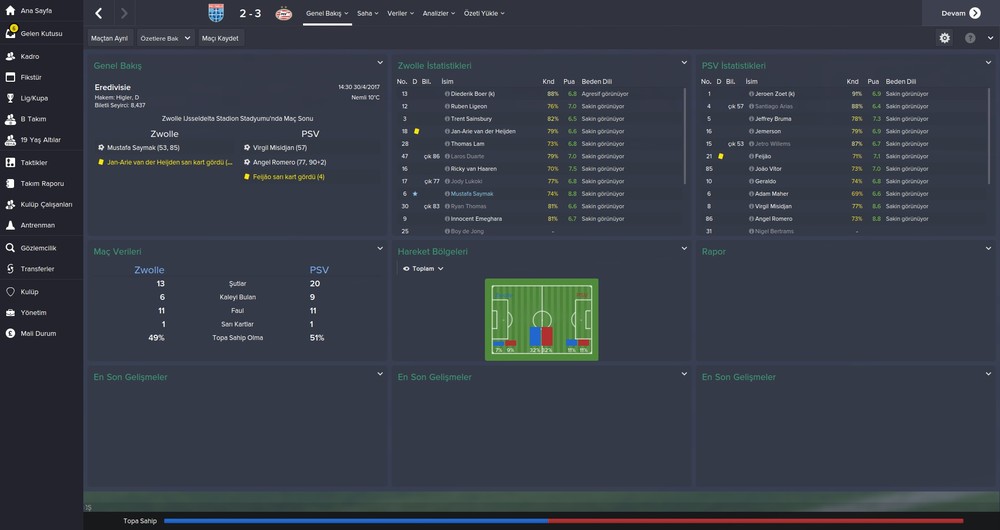The height and width of the screenshot is (530, 1000).
Task: Click the Maçı Kaydet button
Action: 220,38
